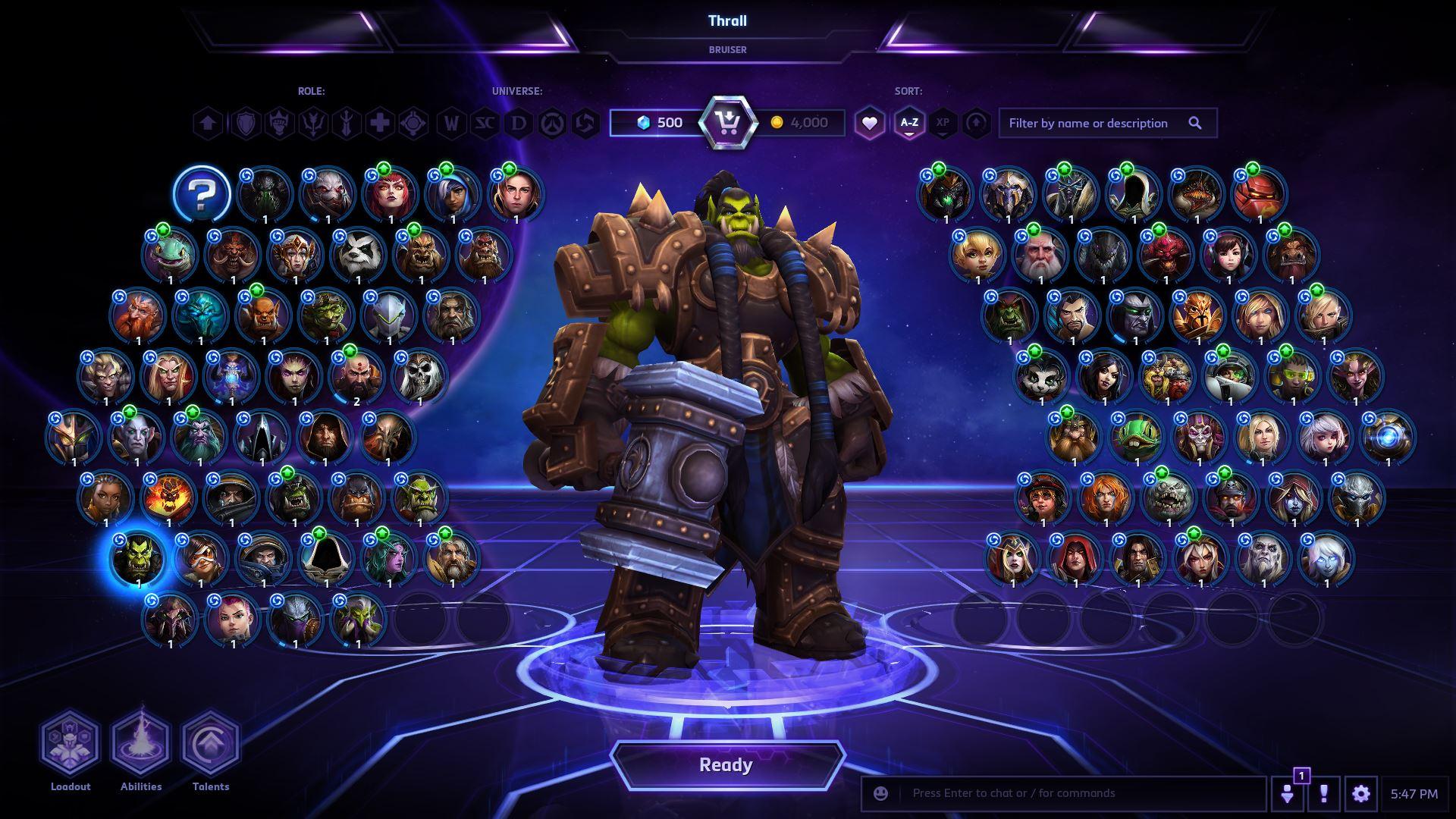Choose the panda hero portrait
The image size is (1456, 819).
point(358,256)
